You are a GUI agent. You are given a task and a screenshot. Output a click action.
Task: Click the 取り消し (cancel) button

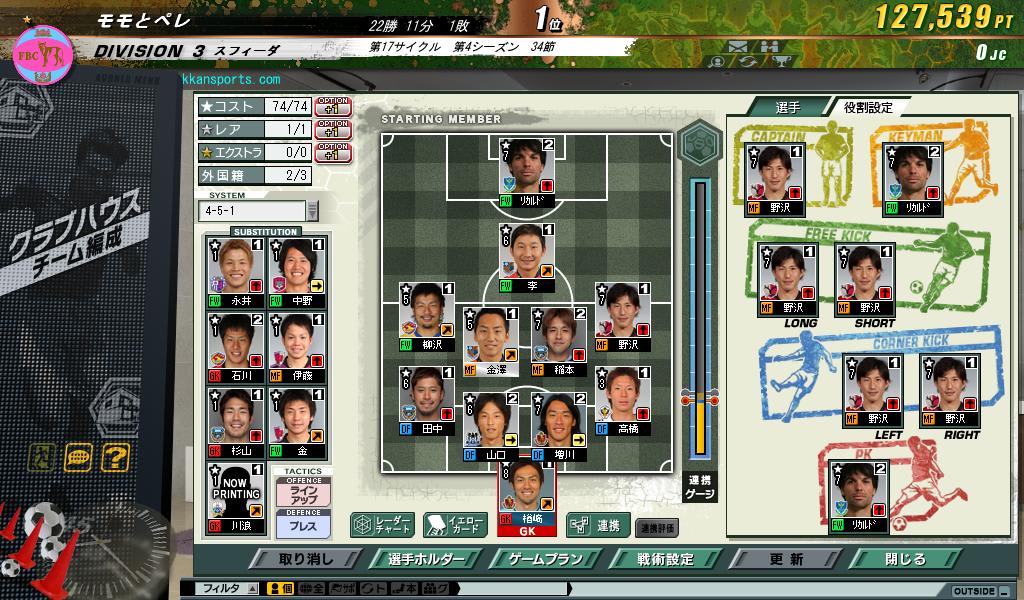[x=306, y=559]
